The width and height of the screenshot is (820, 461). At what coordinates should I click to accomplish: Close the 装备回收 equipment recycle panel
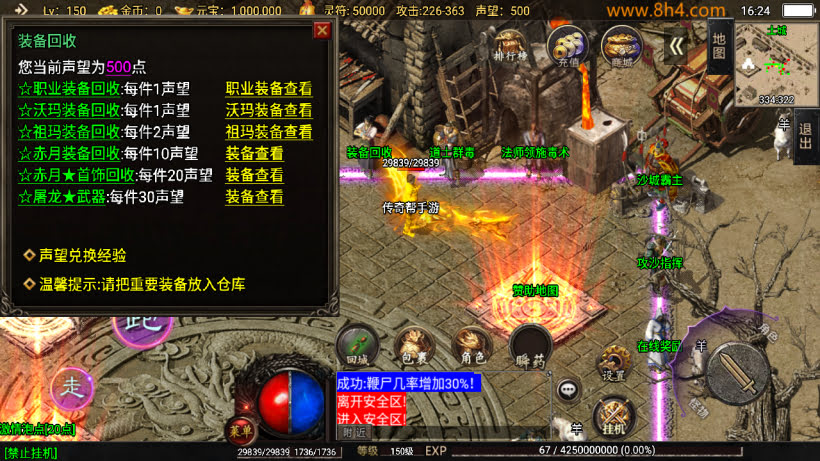[x=321, y=30]
